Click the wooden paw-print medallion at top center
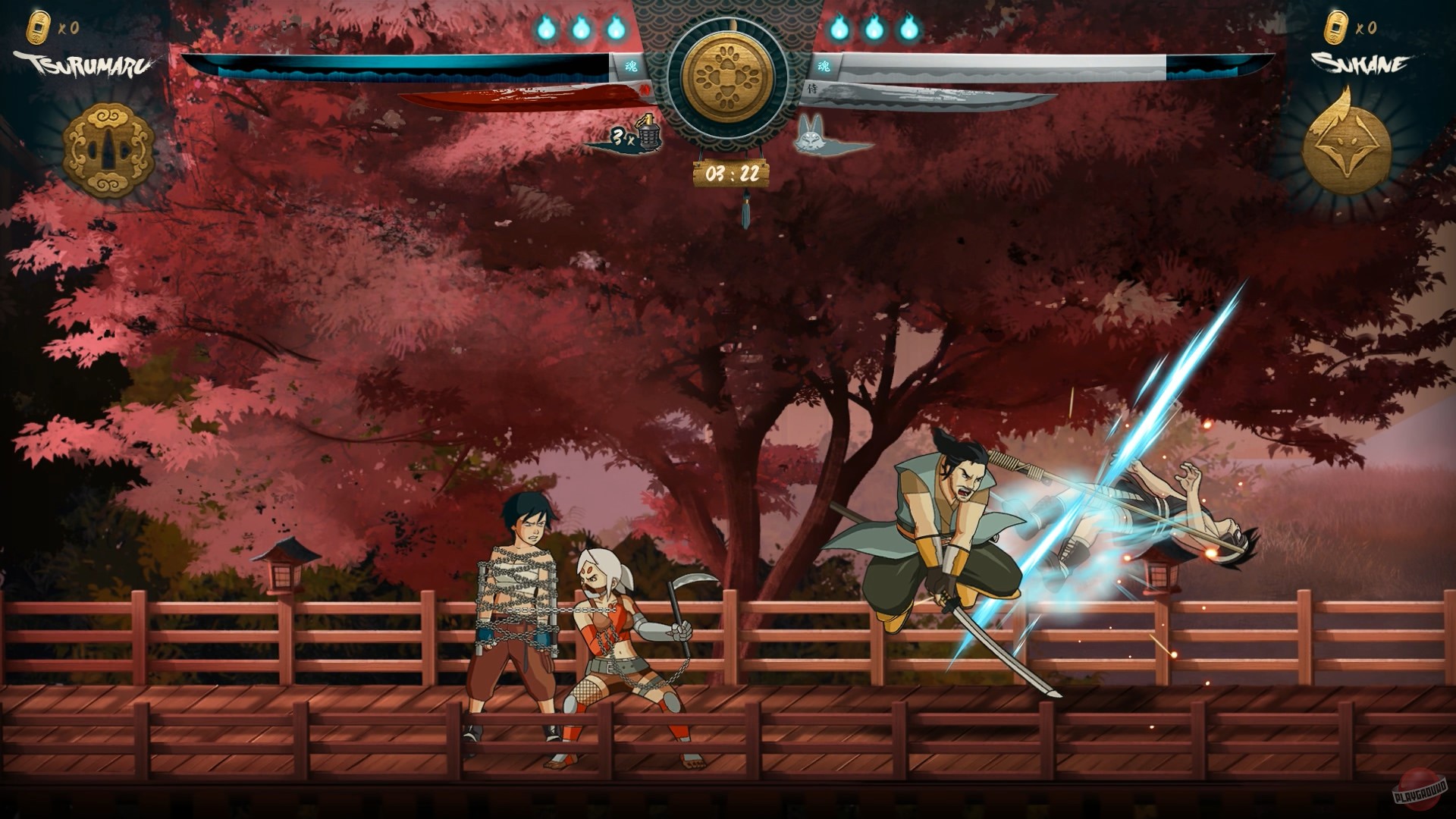The width and height of the screenshot is (1456, 819). tap(730, 76)
